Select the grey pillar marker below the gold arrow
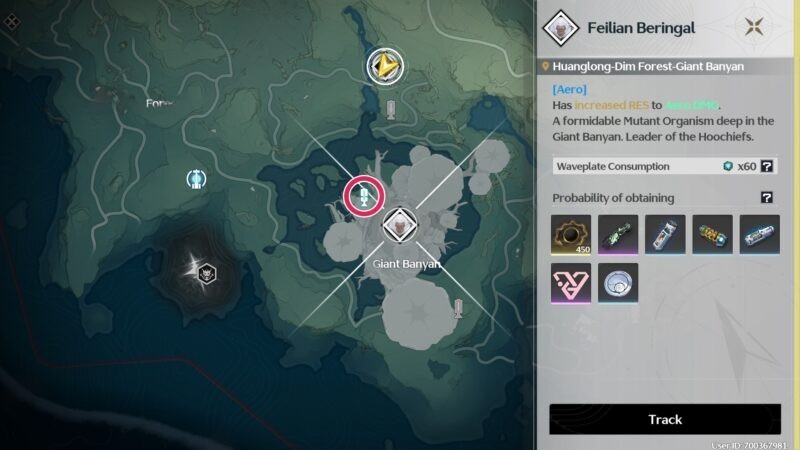The image size is (800, 450). 391,108
